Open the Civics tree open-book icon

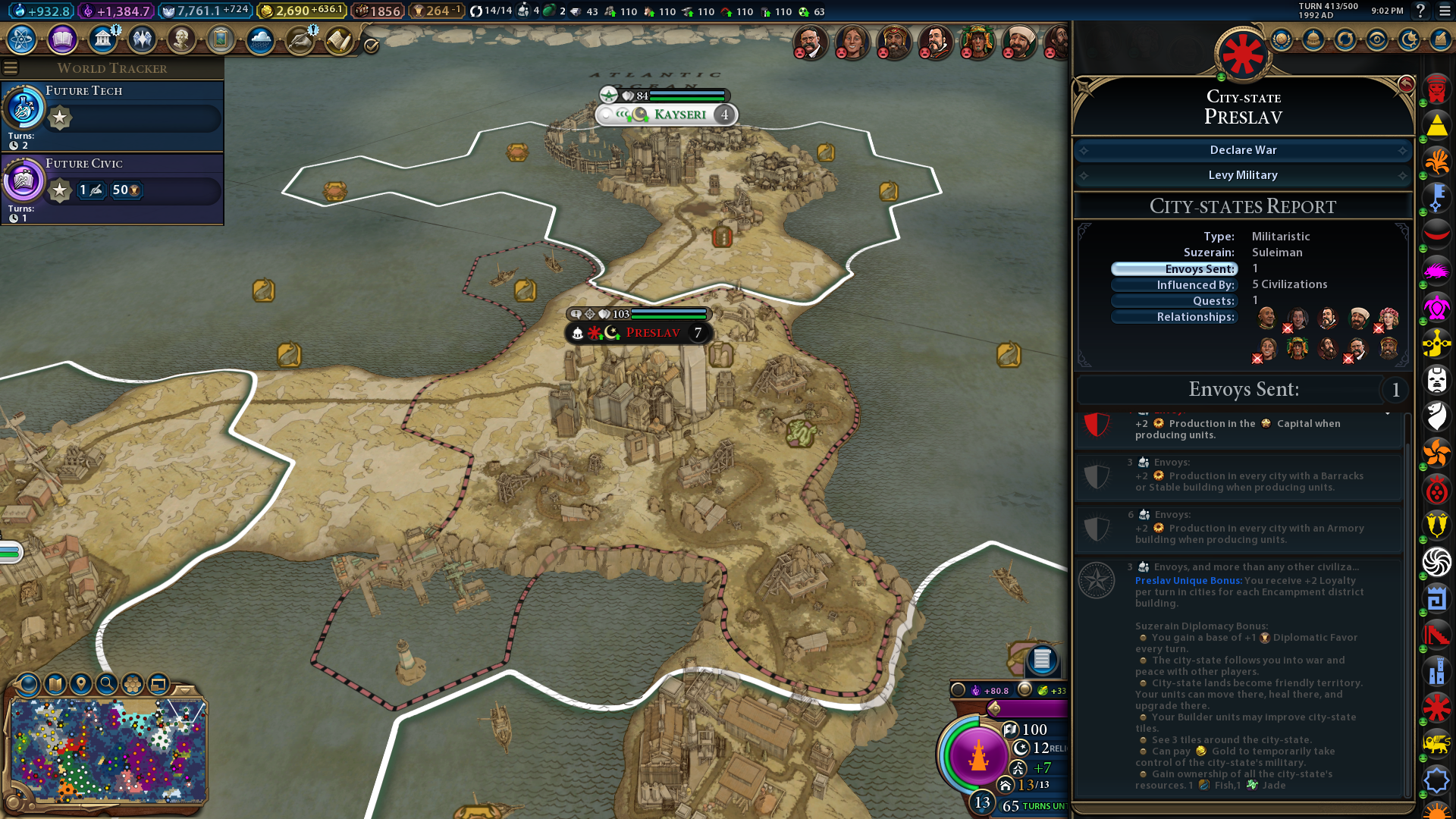tap(62, 39)
